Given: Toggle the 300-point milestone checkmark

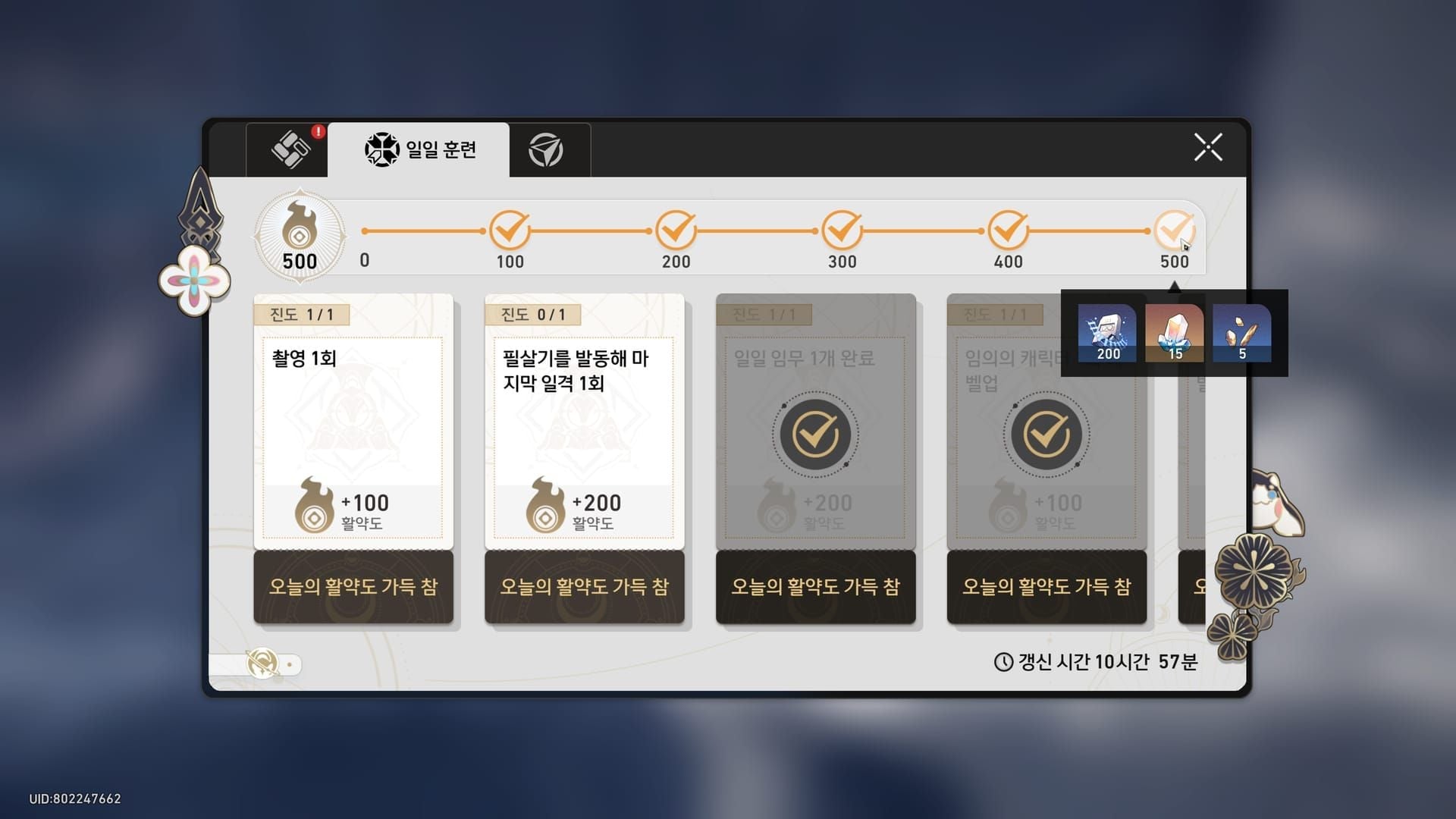Looking at the screenshot, I should click(x=842, y=229).
